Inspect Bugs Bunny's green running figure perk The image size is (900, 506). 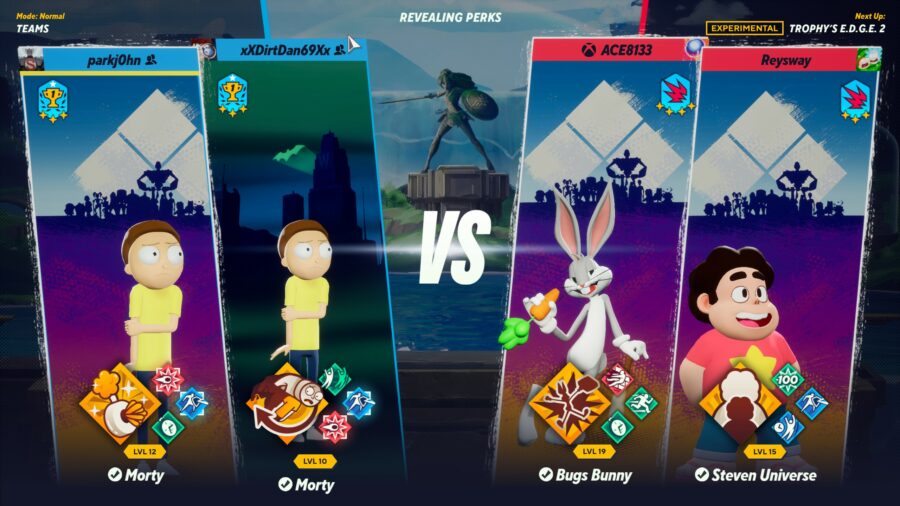point(642,403)
